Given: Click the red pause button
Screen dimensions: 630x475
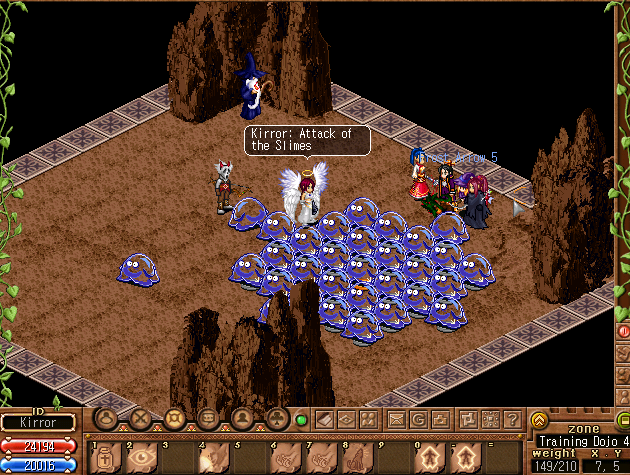Looking at the screenshot, I should point(623,330).
